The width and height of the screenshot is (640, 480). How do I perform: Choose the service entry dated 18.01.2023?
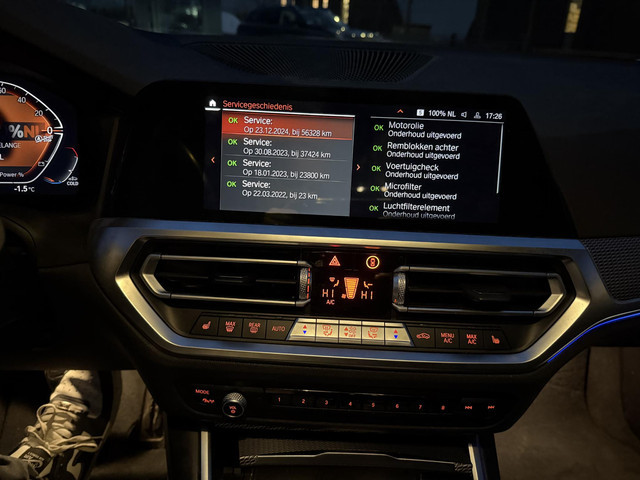[287, 168]
